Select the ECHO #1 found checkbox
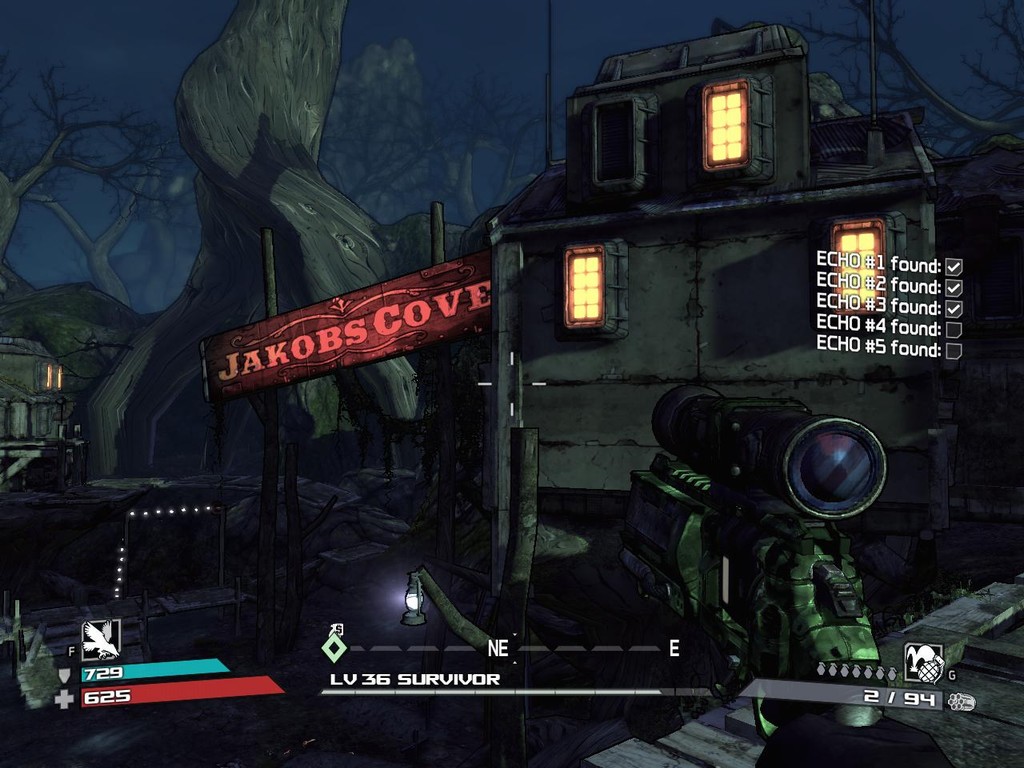1024x768 pixels. coord(954,266)
